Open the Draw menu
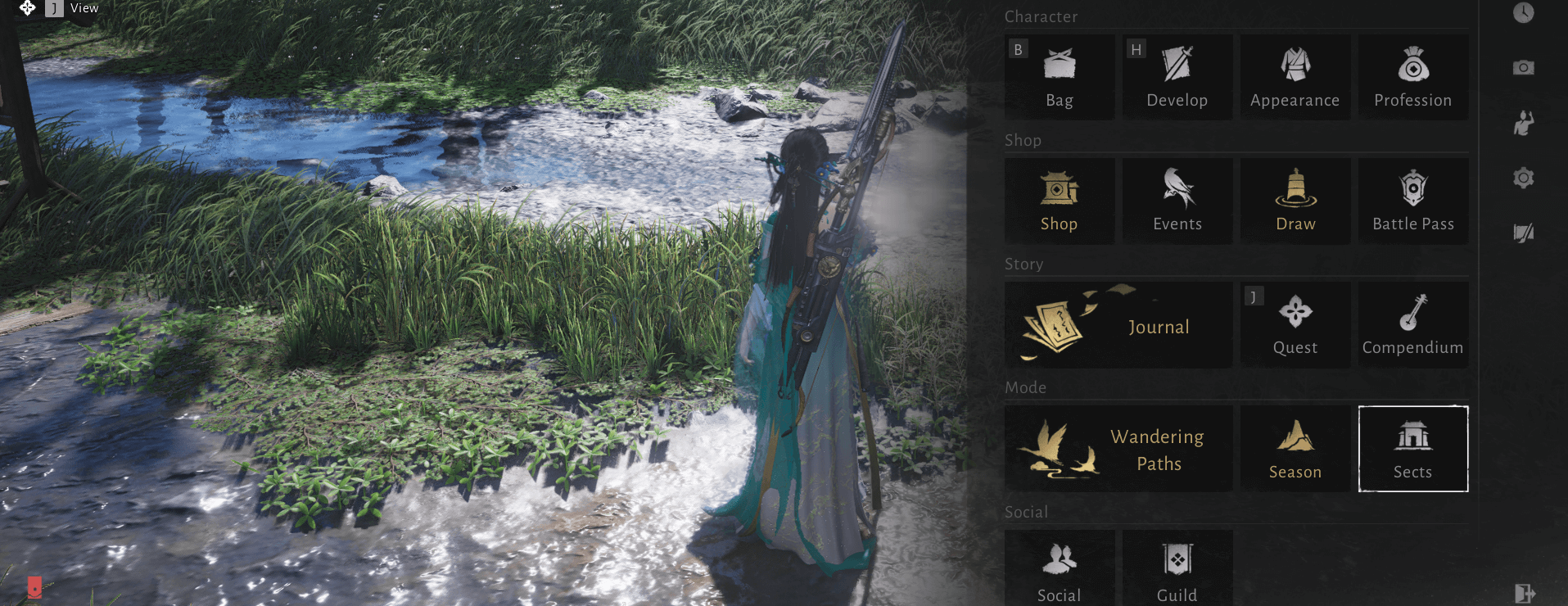1568x606 pixels. tap(1295, 201)
